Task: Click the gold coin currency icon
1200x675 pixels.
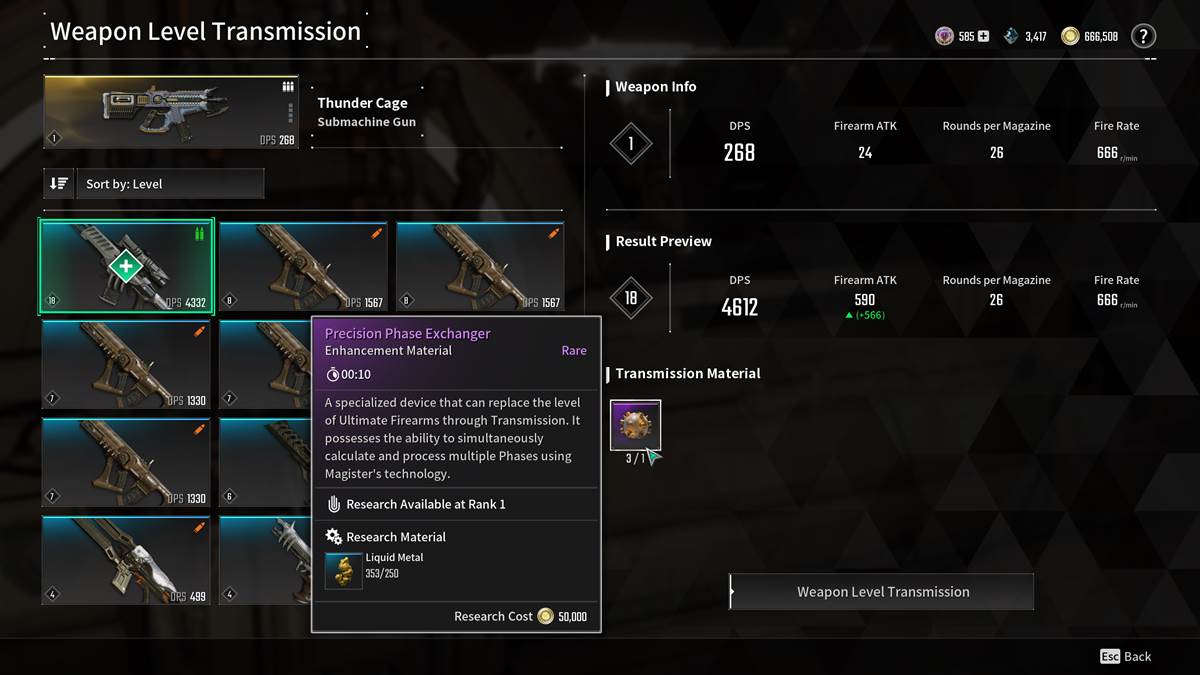Action: pyautogui.click(x=1070, y=37)
